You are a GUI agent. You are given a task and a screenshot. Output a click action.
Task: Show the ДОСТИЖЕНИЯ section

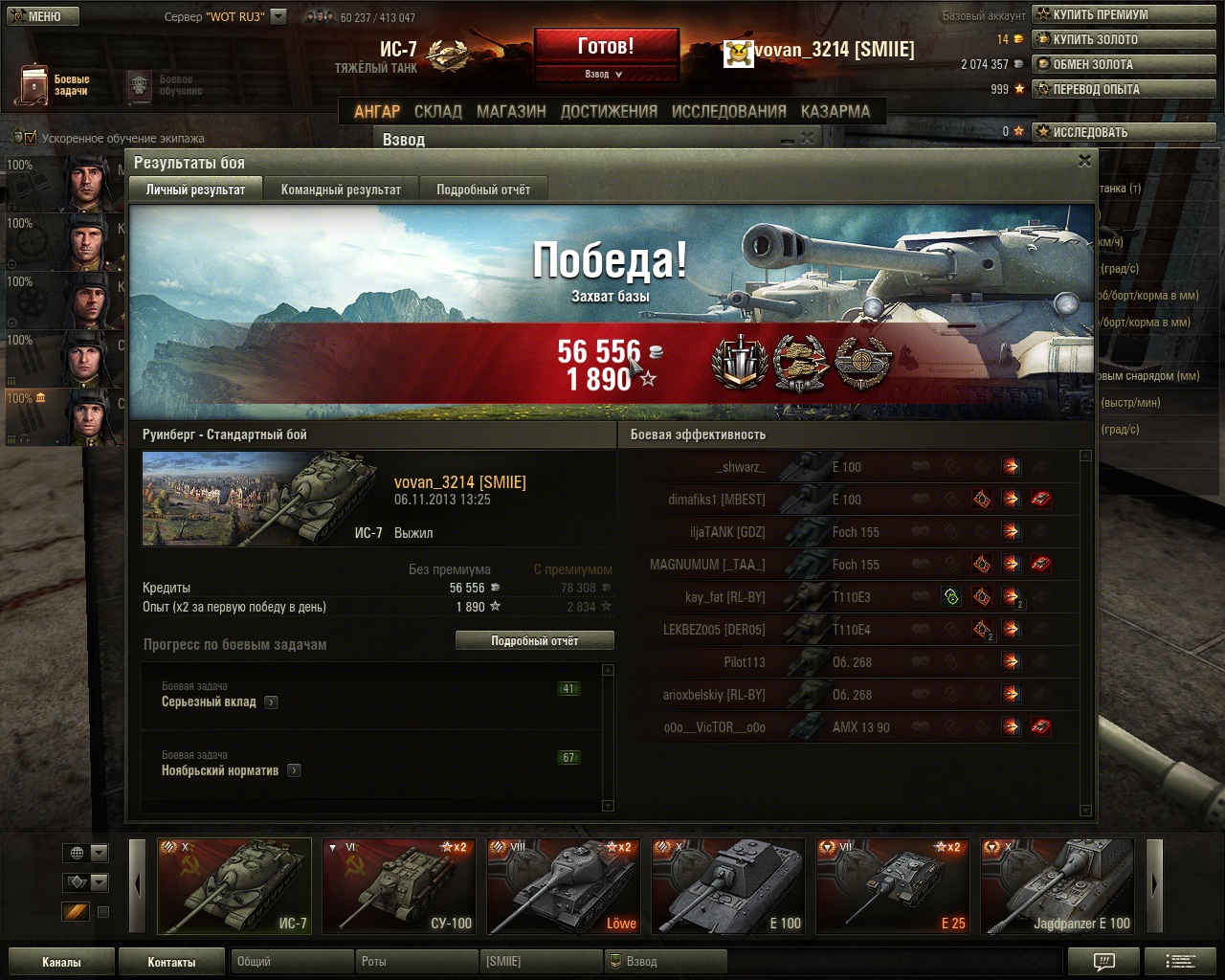tap(609, 112)
